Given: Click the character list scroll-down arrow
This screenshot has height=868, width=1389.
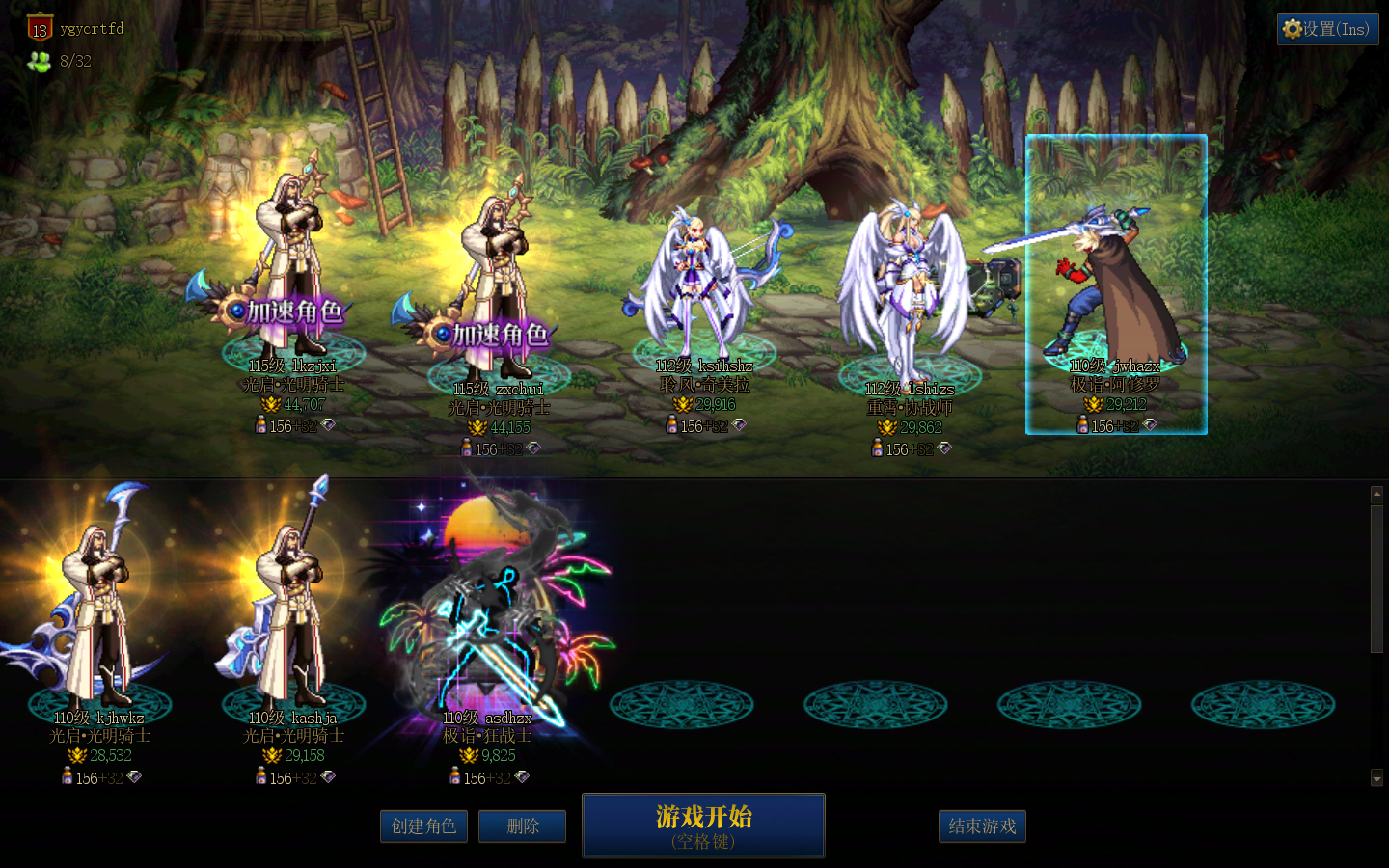Looking at the screenshot, I should (1376, 777).
